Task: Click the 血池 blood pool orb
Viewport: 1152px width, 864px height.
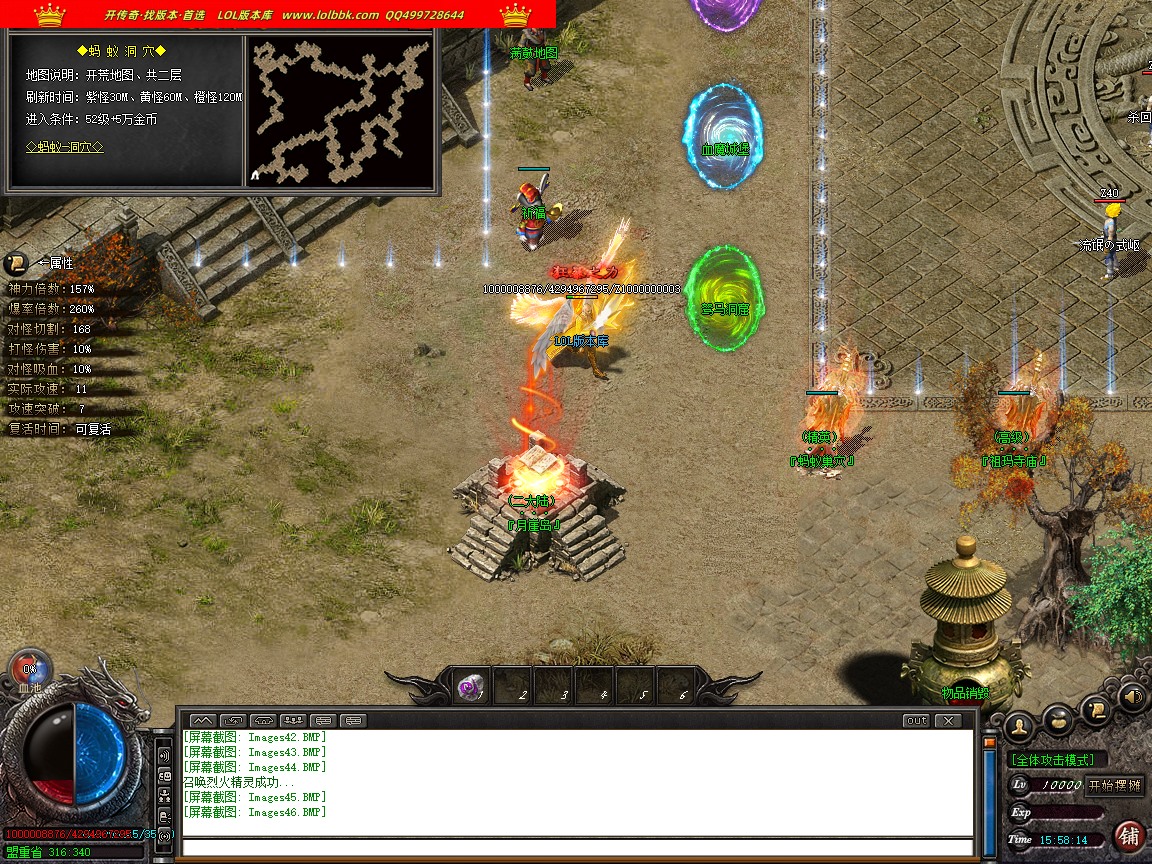Action: pos(29,669)
